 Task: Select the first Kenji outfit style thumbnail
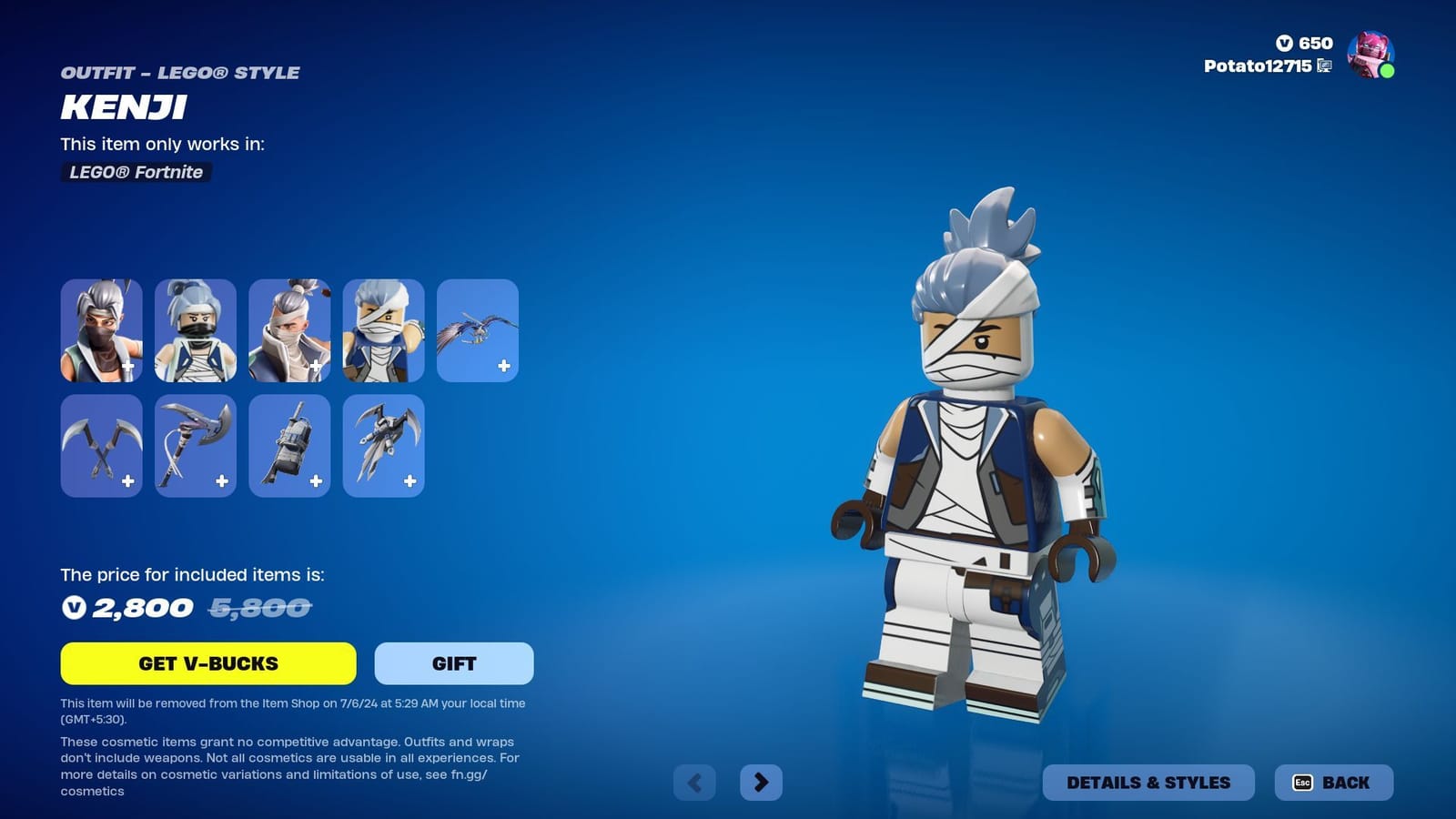click(x=101, y=330)
